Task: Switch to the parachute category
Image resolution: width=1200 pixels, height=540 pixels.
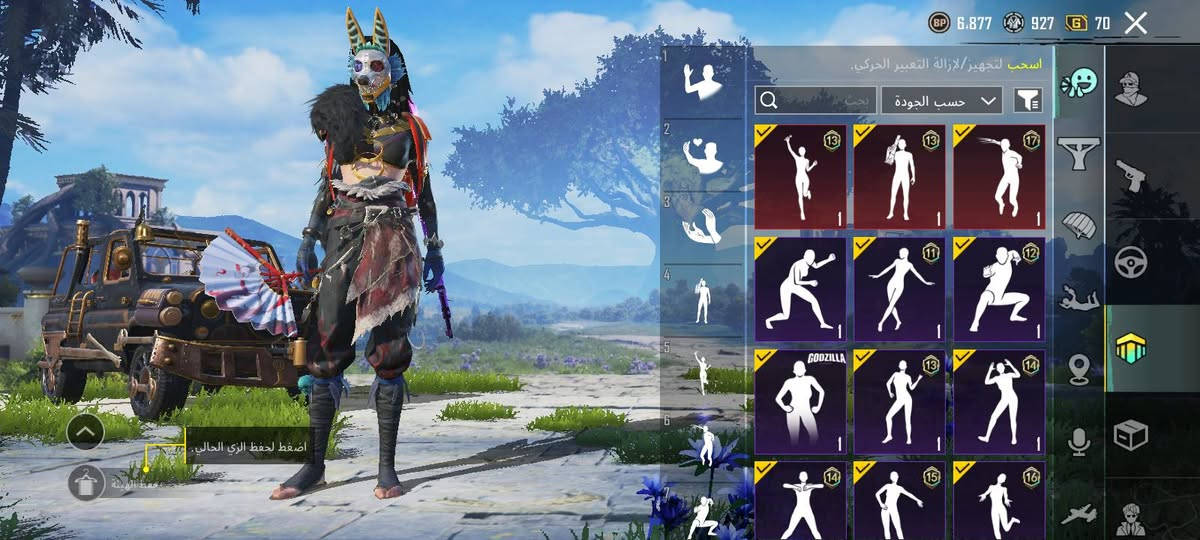Action: coord(1079,224)
